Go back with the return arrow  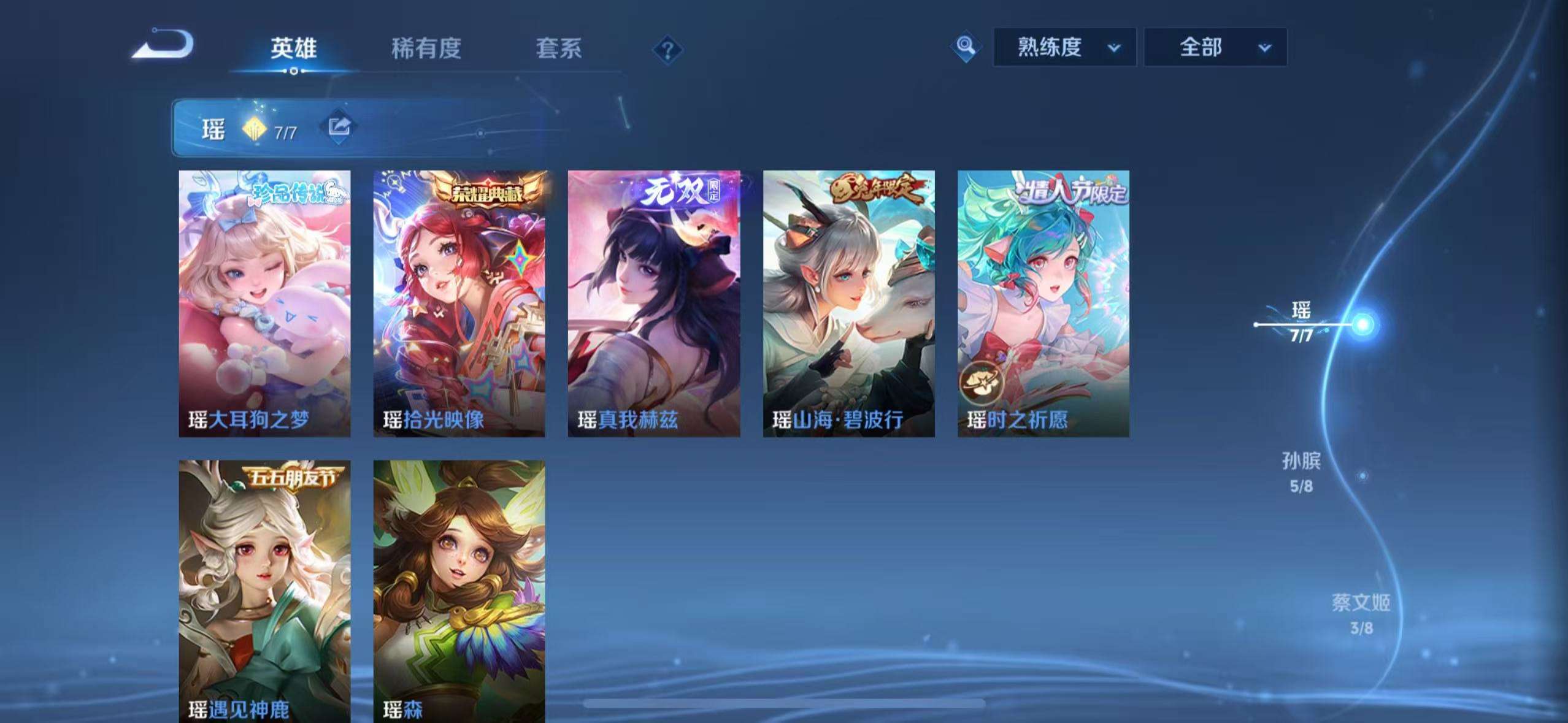[x=163, y=45]
